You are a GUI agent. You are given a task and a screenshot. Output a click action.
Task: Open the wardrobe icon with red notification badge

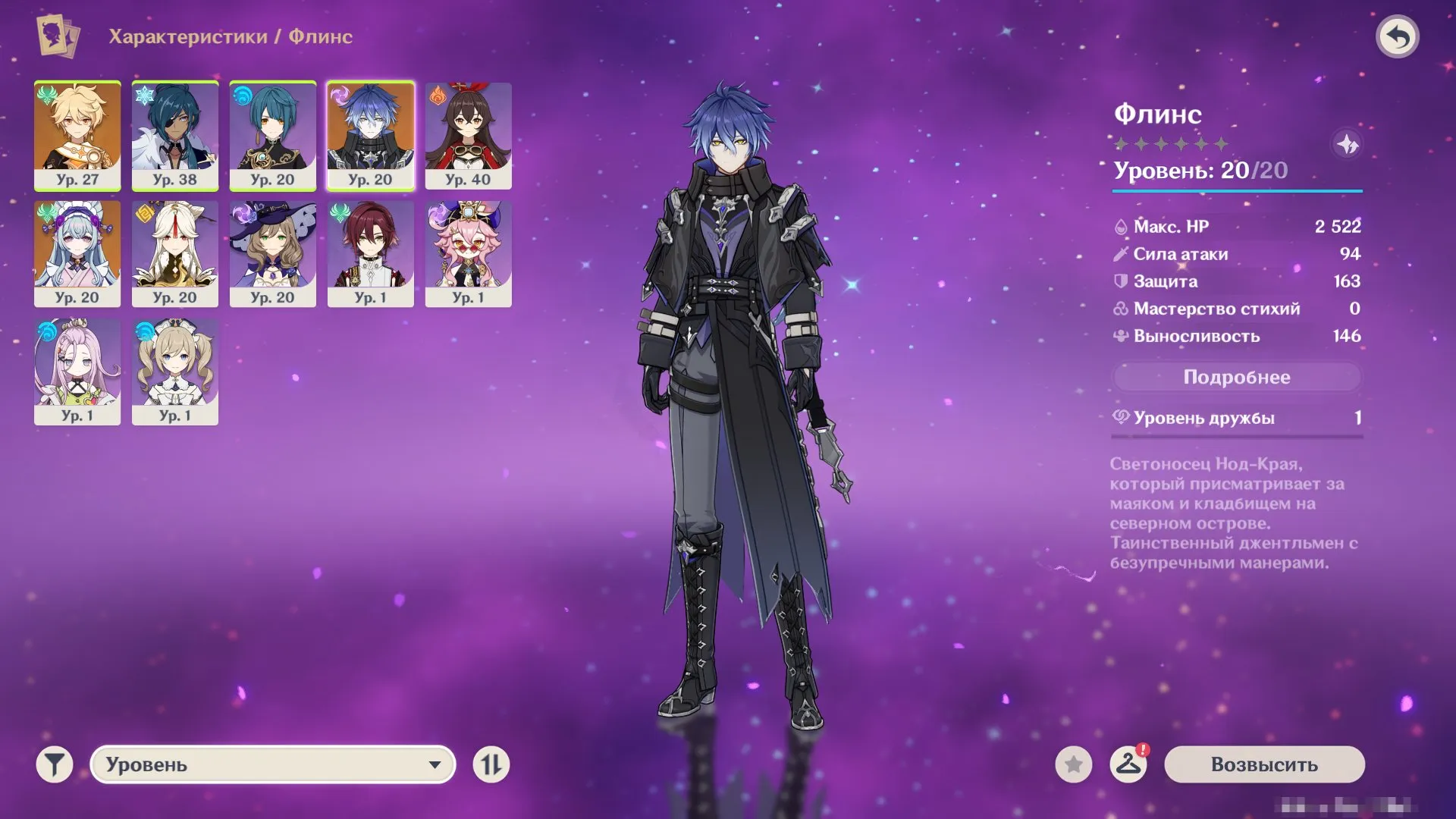pos(1129,766)
